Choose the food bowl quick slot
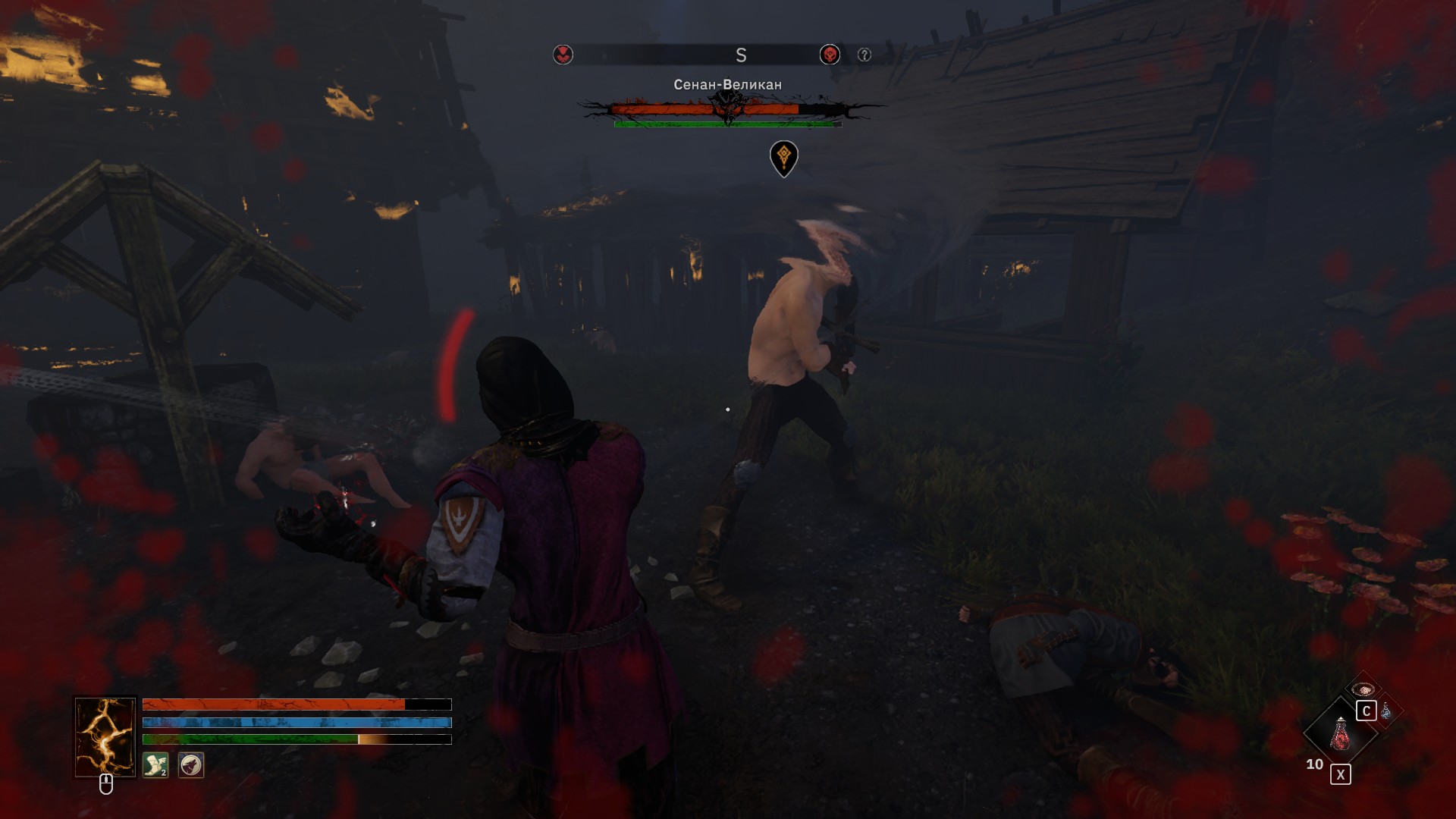 point(1363,689)
